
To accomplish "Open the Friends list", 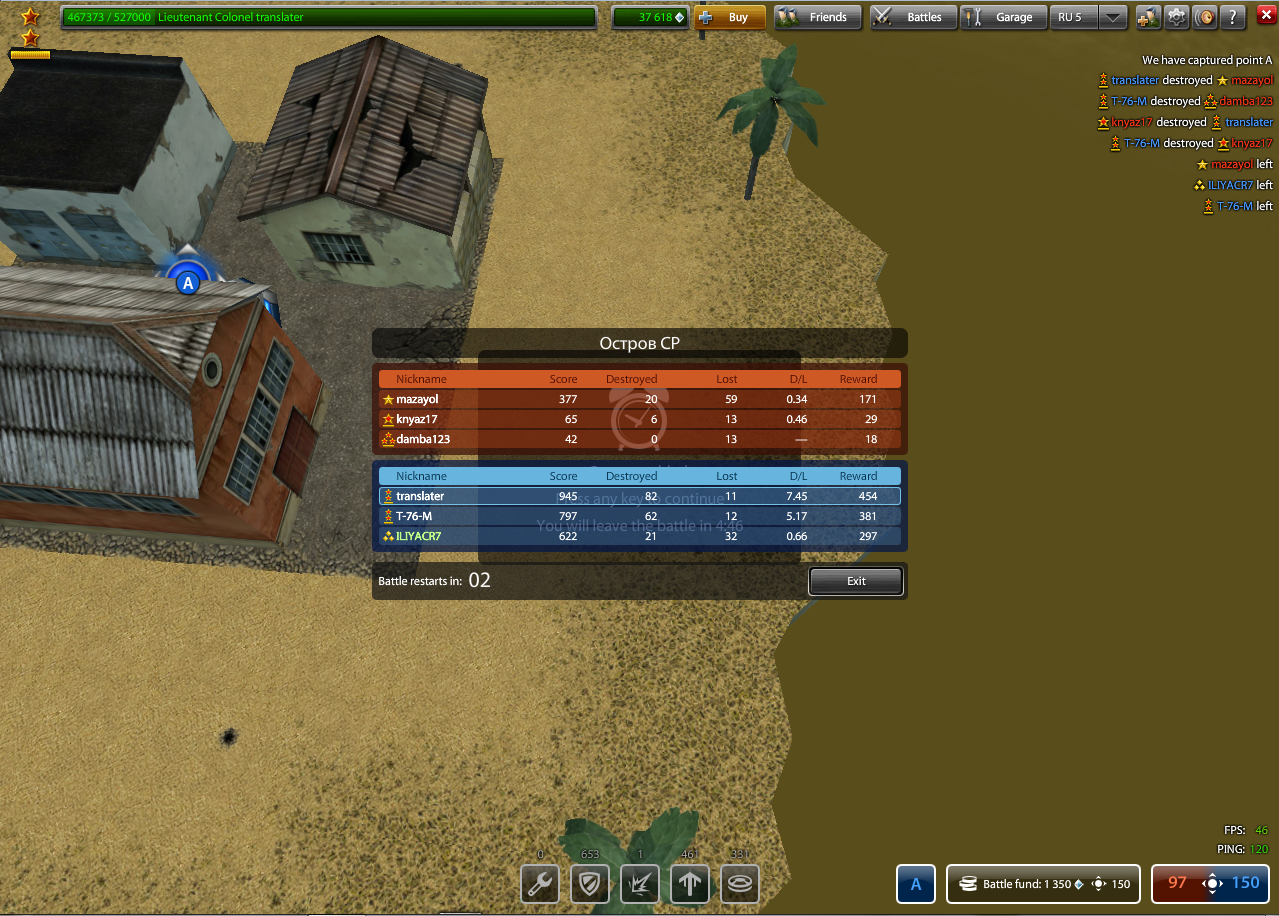I will [x=818, y=17].
